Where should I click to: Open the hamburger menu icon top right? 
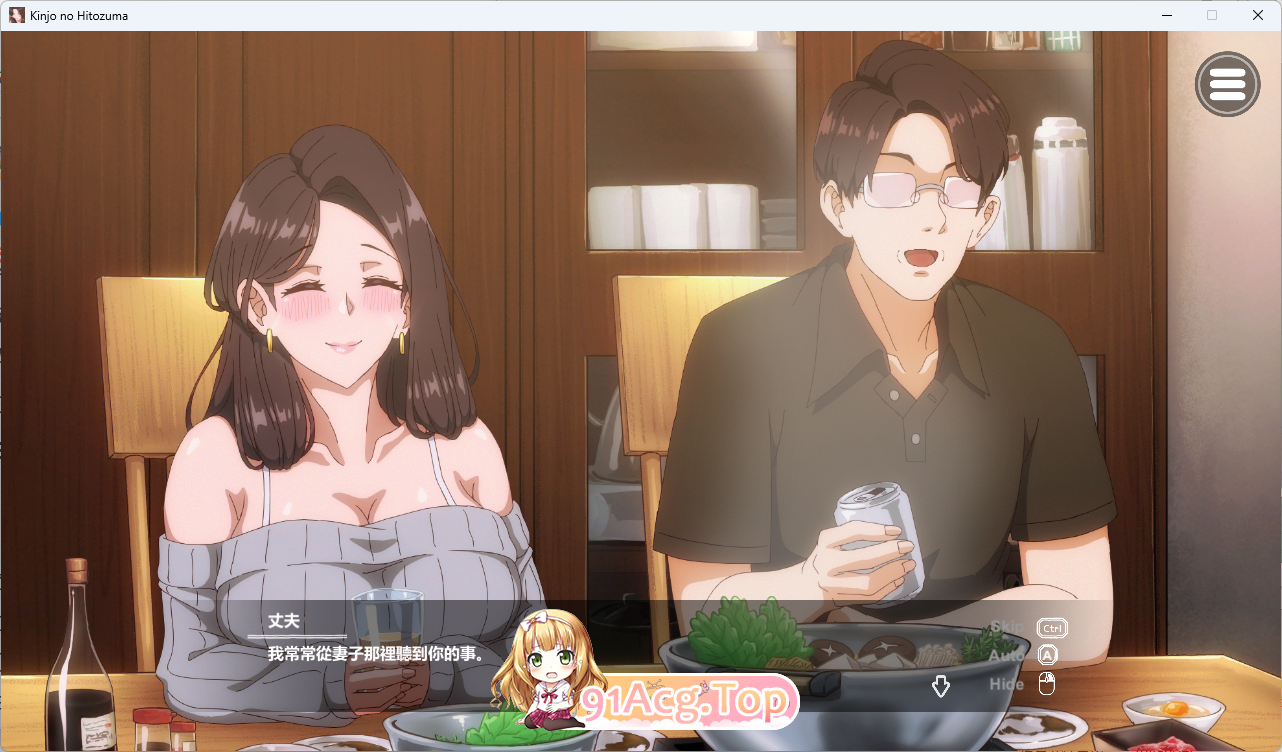(x=1228, y=84)
